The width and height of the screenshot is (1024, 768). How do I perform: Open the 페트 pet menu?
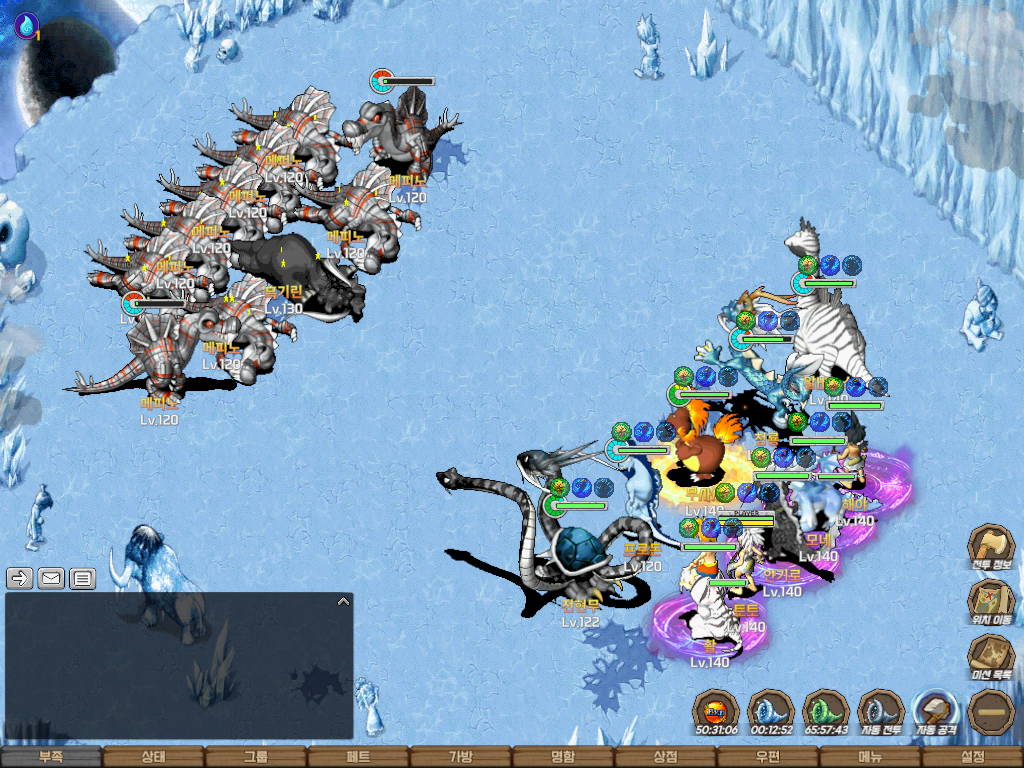pyautogui.click(x=358, y=758)
